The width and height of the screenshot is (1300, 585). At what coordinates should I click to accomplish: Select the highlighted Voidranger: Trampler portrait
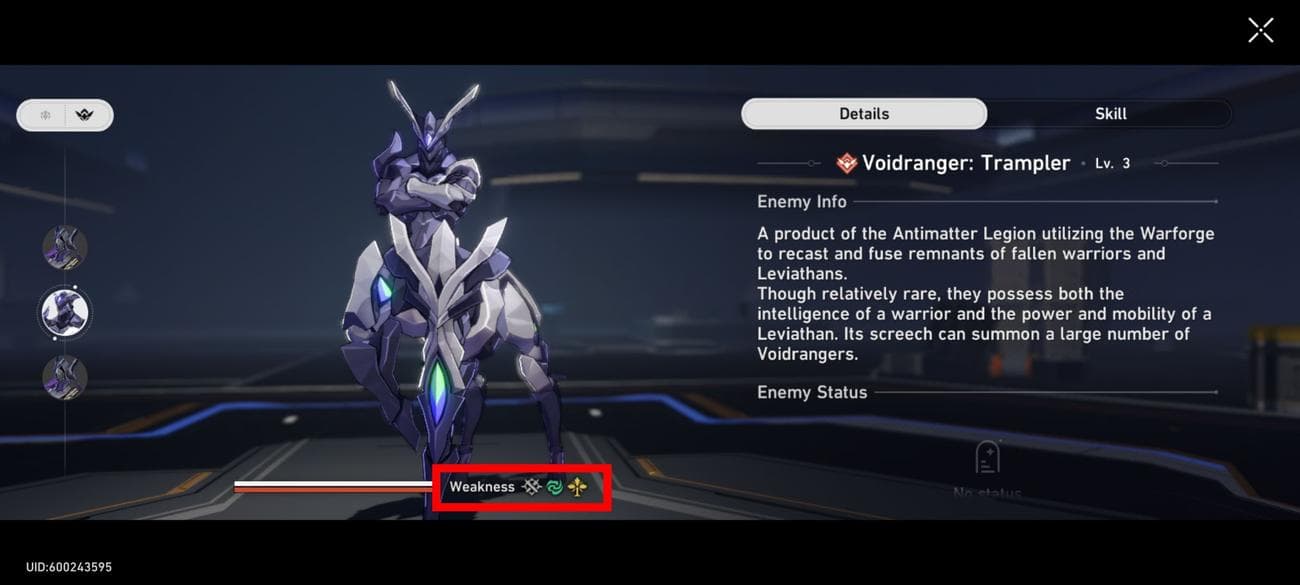[x=65, y=313]
